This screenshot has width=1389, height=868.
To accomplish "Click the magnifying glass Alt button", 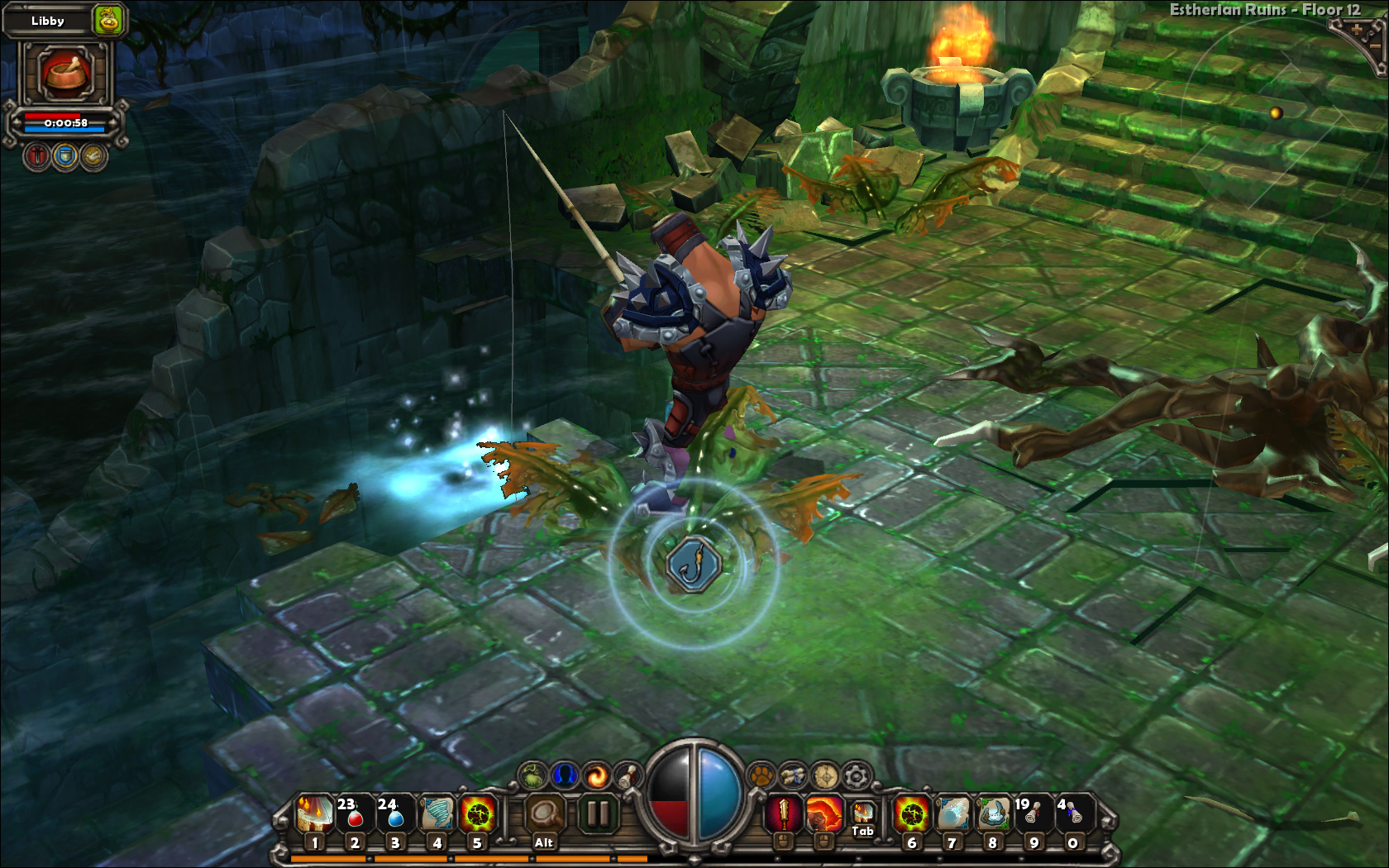I will [x=544, y=814].
